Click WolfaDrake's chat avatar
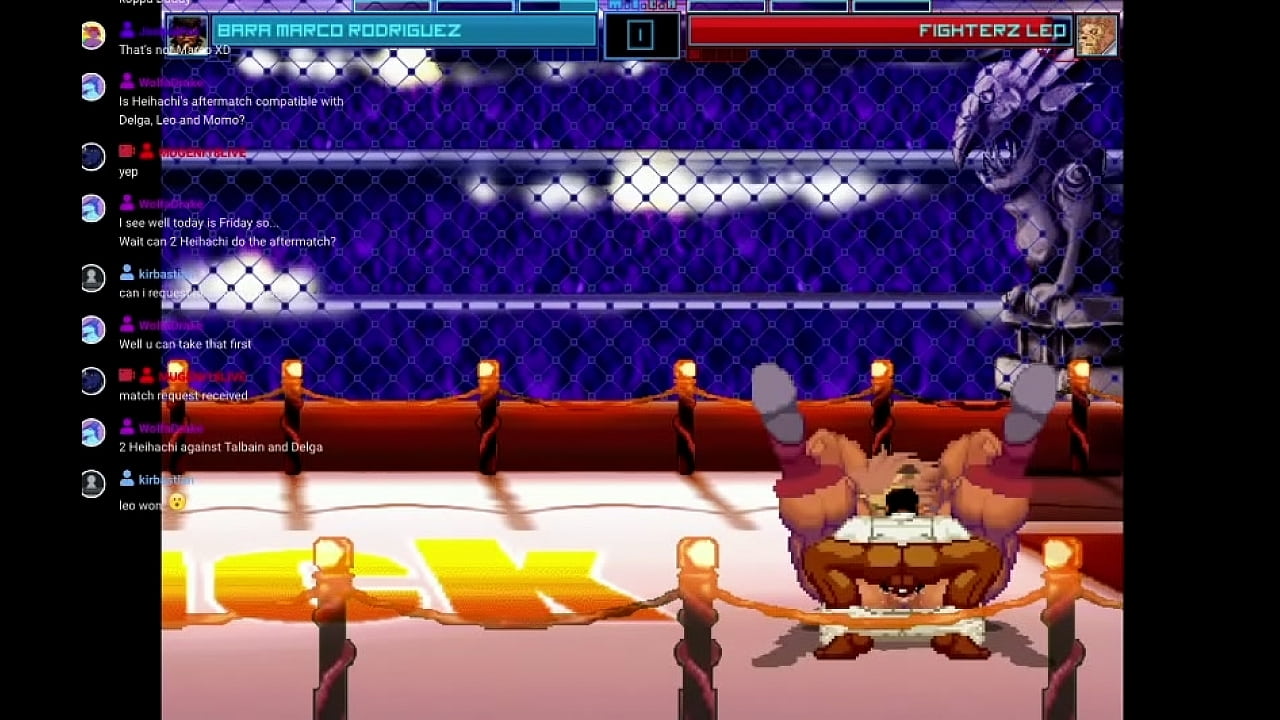The height and width of the screenshot is (720, 1280). click(93, 86)
